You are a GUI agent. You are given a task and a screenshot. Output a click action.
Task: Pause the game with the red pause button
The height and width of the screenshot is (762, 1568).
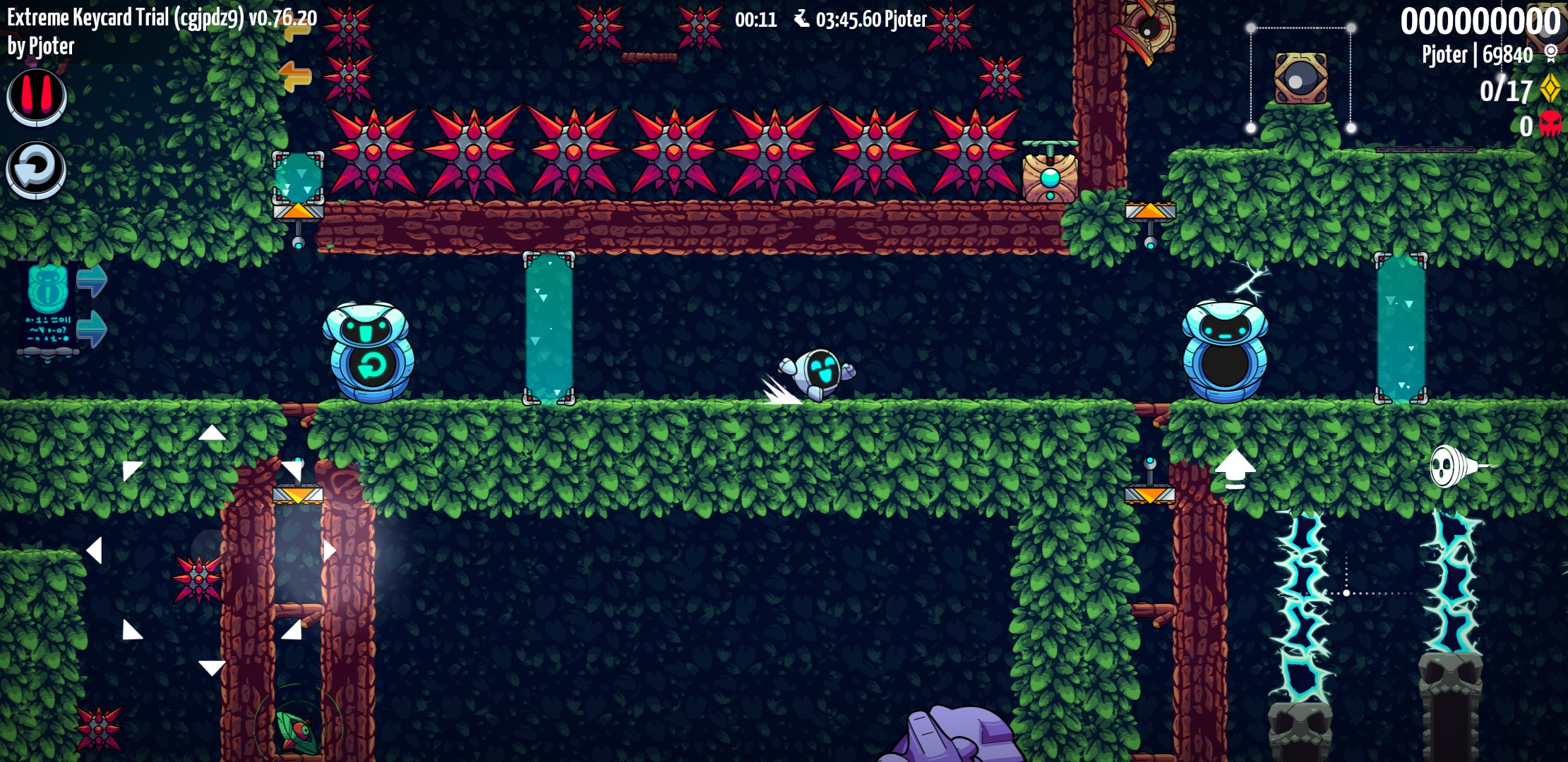coord(37,97)
